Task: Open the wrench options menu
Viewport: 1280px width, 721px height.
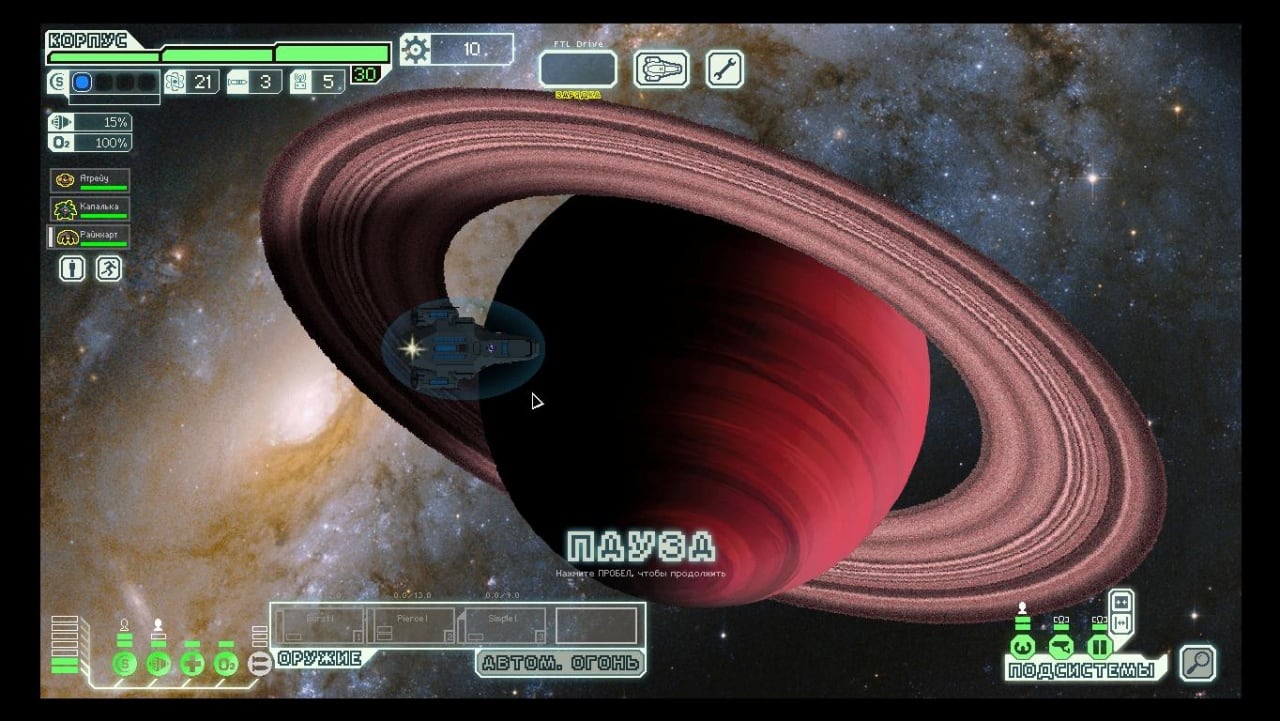Action: coord(725,69)
